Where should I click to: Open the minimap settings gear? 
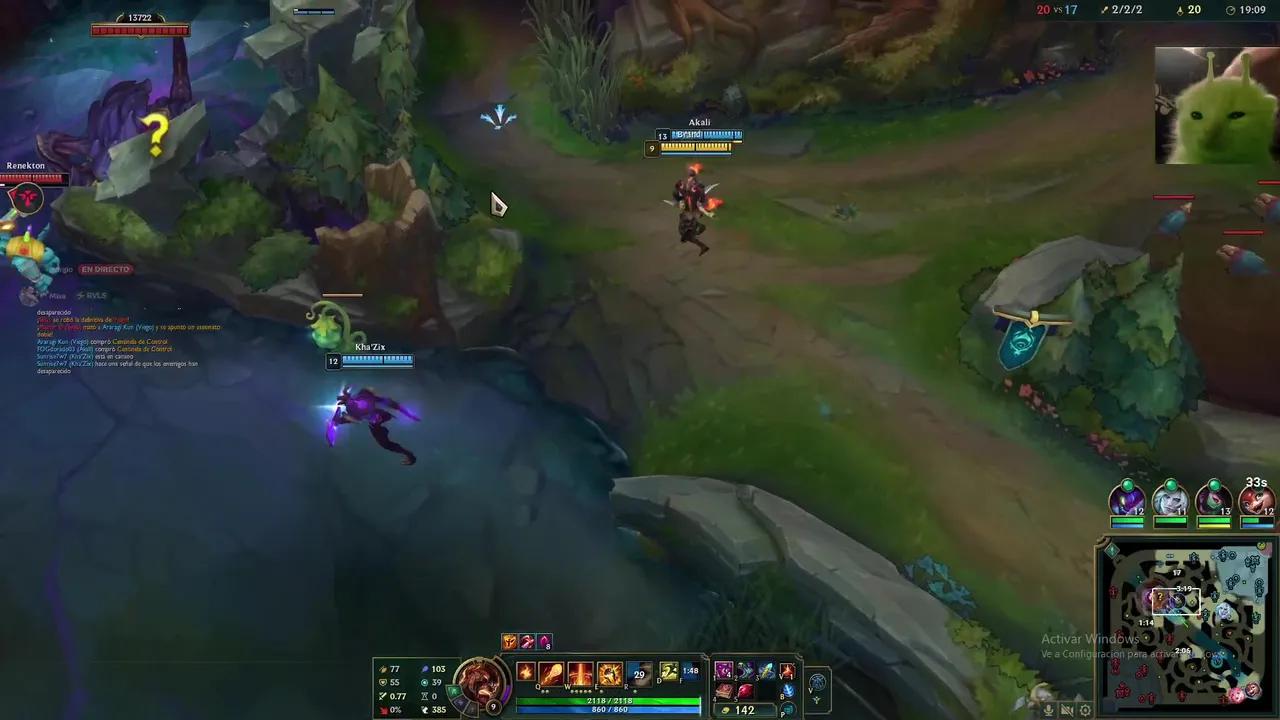[1085, 710]
